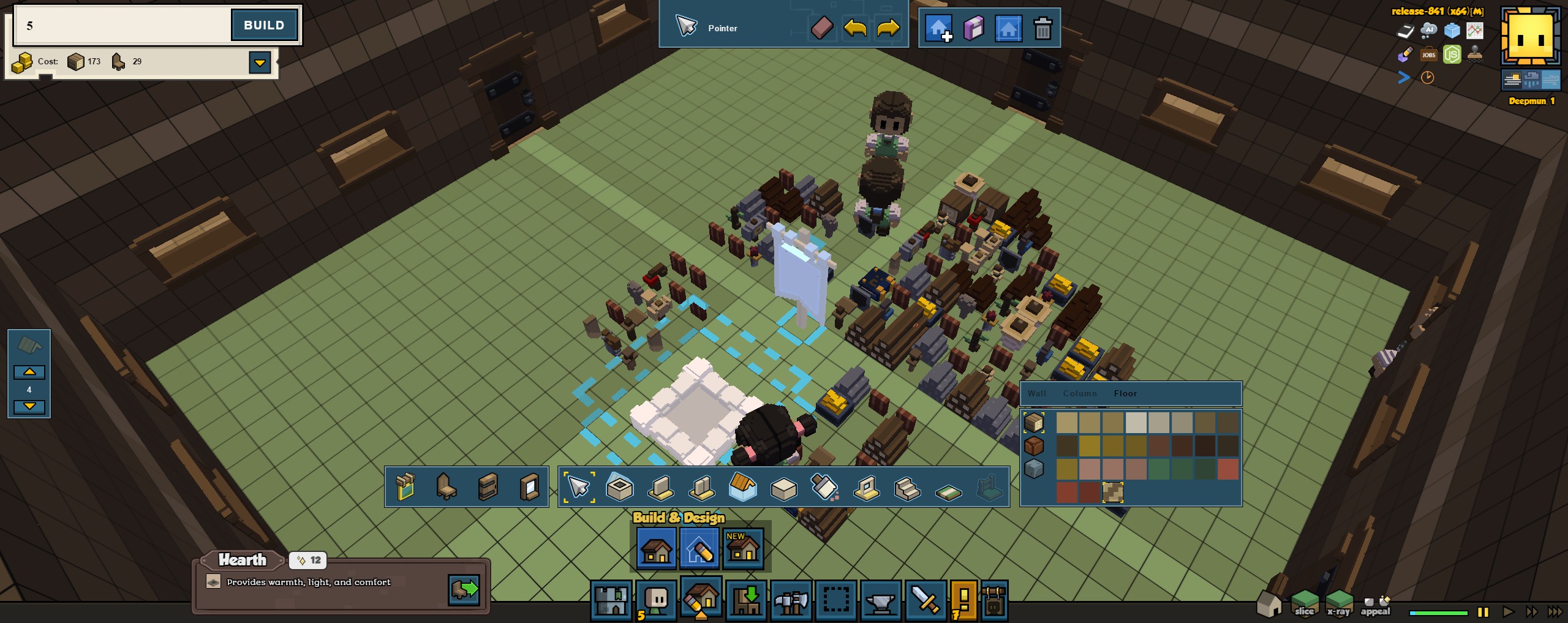The width and height of the screenshot is (1568, 623).
Task: Save the building with the purple floppy disk
Action: (x=973, y=28)
